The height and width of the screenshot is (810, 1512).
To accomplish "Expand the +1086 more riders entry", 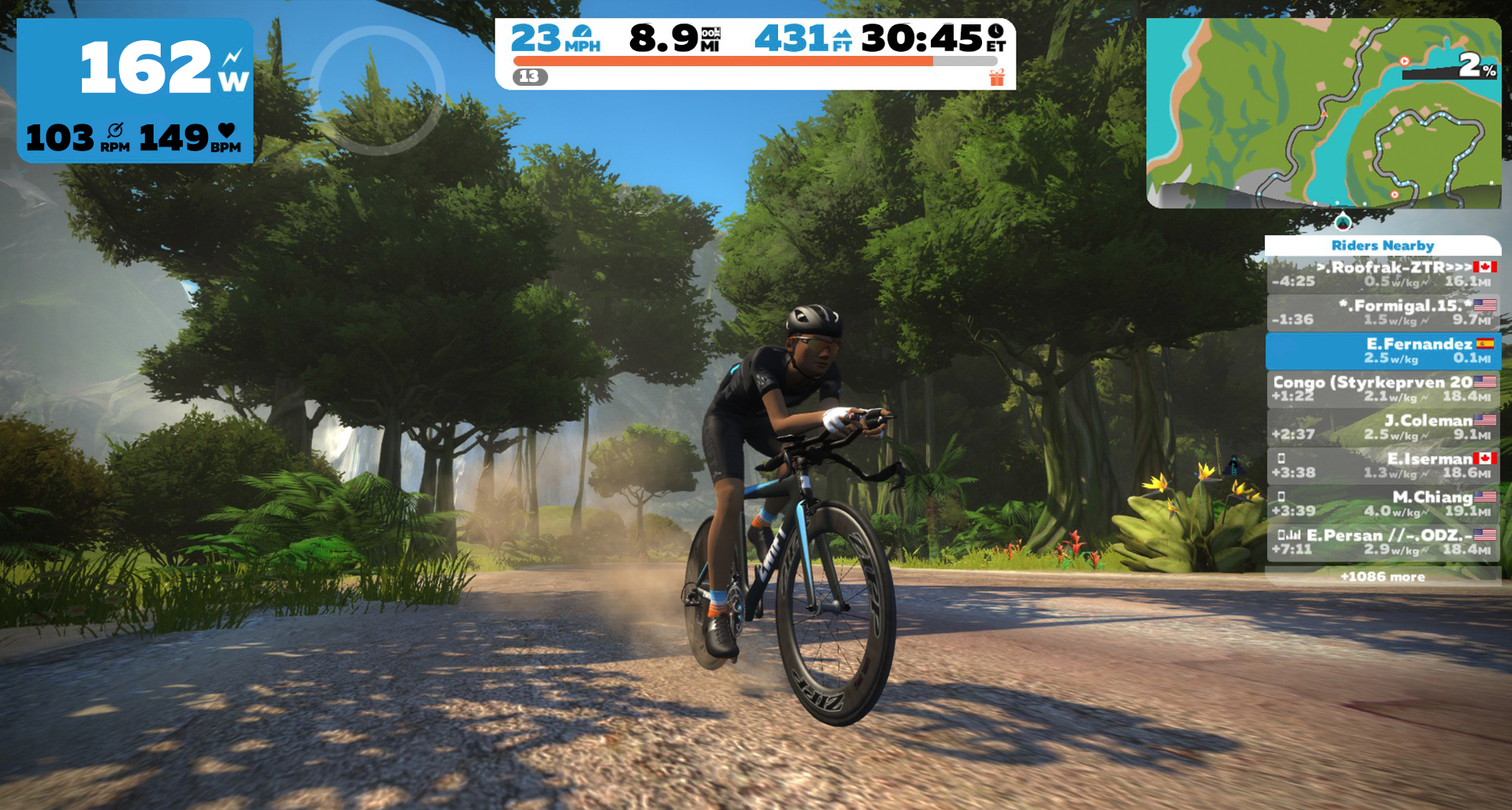I will click(1383, 576).
